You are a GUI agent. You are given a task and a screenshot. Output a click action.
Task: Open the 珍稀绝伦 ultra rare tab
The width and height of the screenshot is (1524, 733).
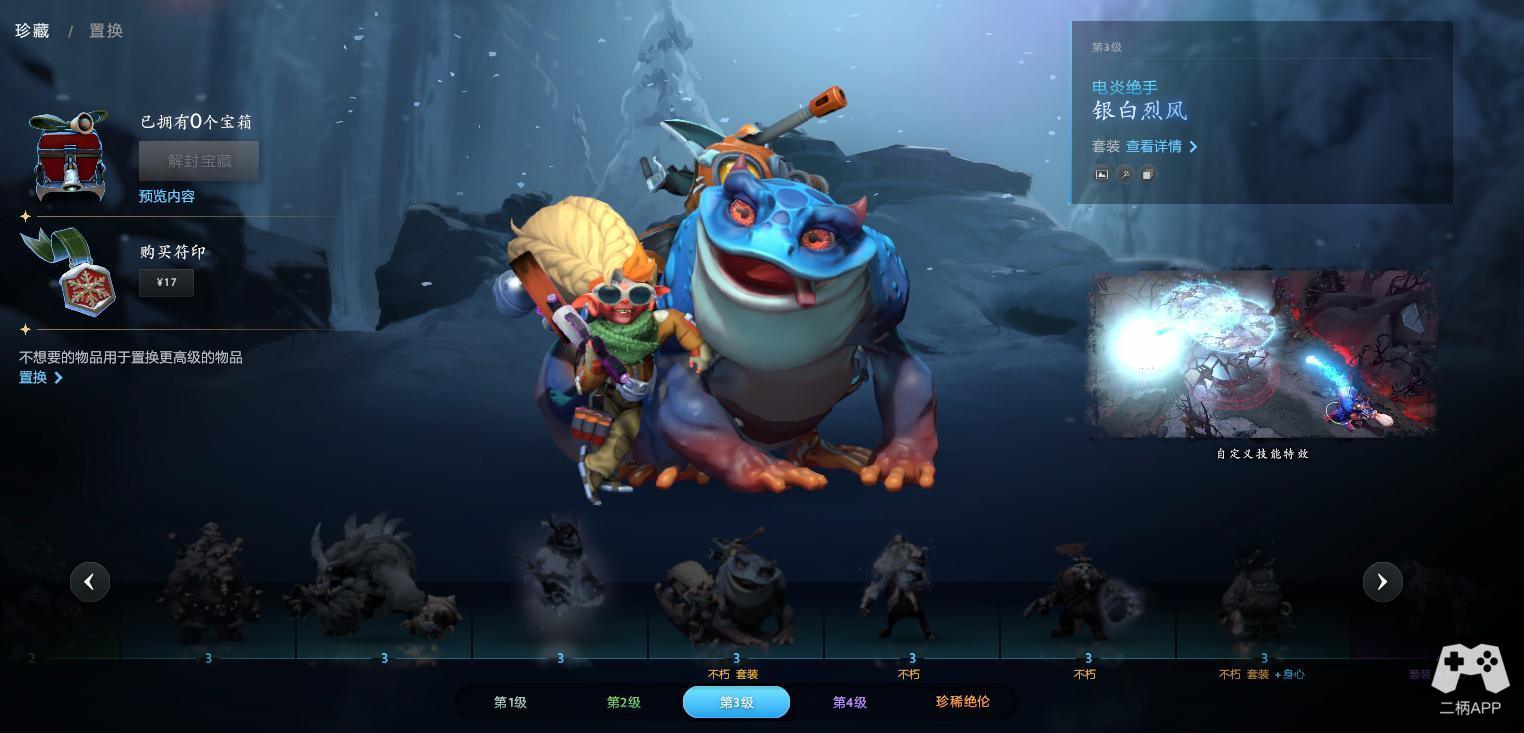click(962, 702)
